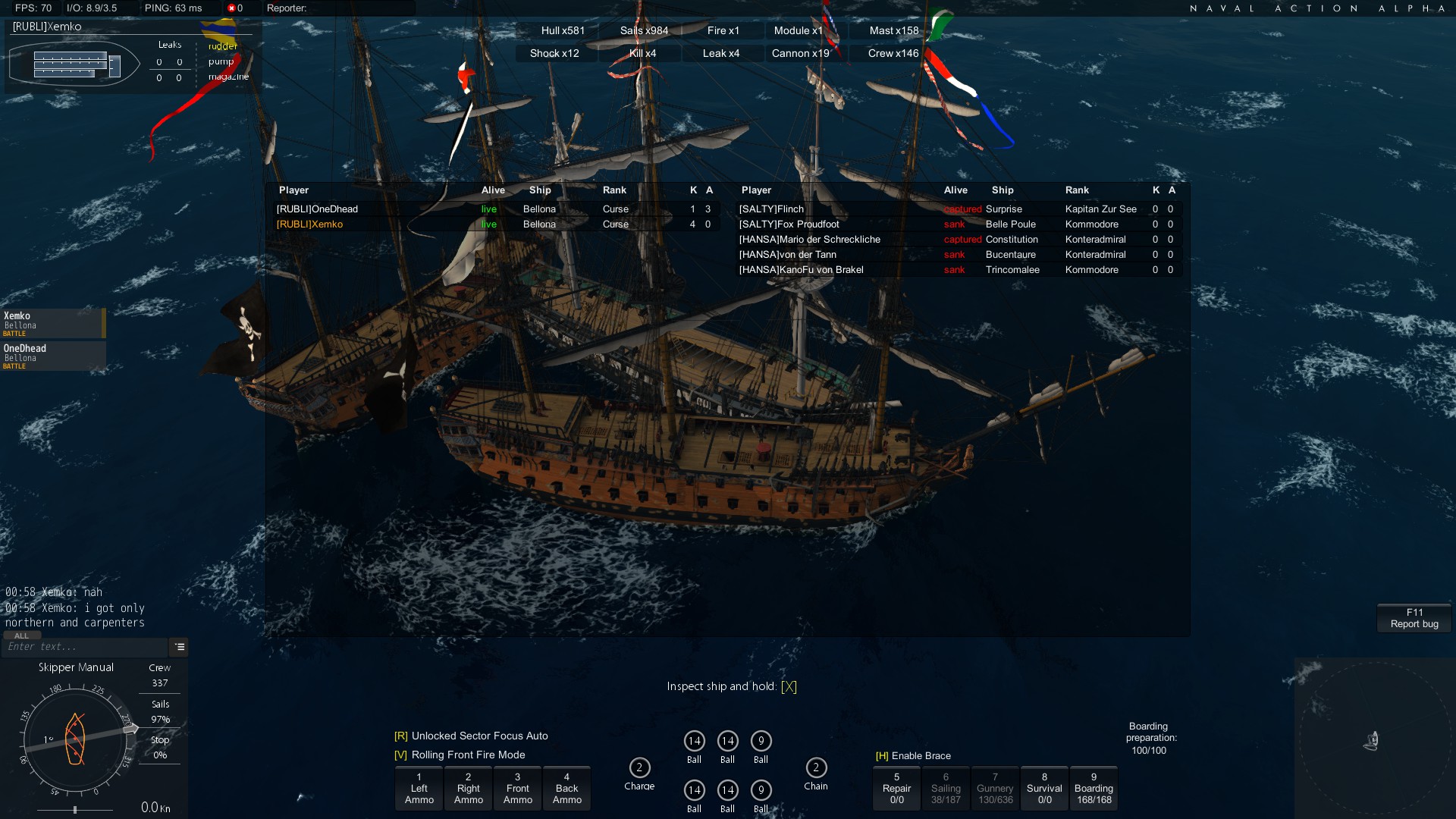The width and height of the screenshot is (1456, 819).
Task: Expand the Reporter field at the top
Action: pos(337,9)
